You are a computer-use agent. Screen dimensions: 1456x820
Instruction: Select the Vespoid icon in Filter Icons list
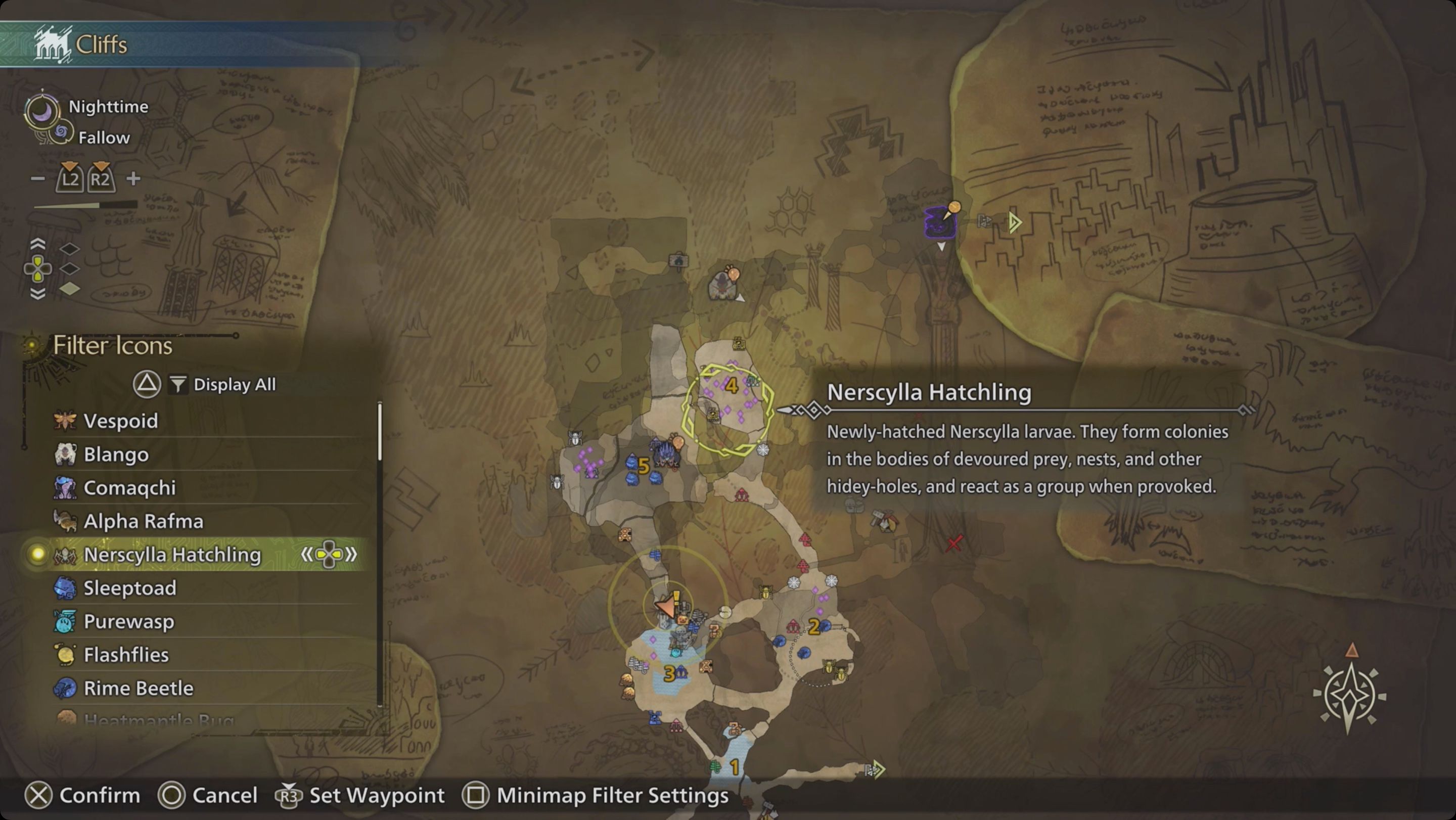pyautogui.click(x=66, y=421)
